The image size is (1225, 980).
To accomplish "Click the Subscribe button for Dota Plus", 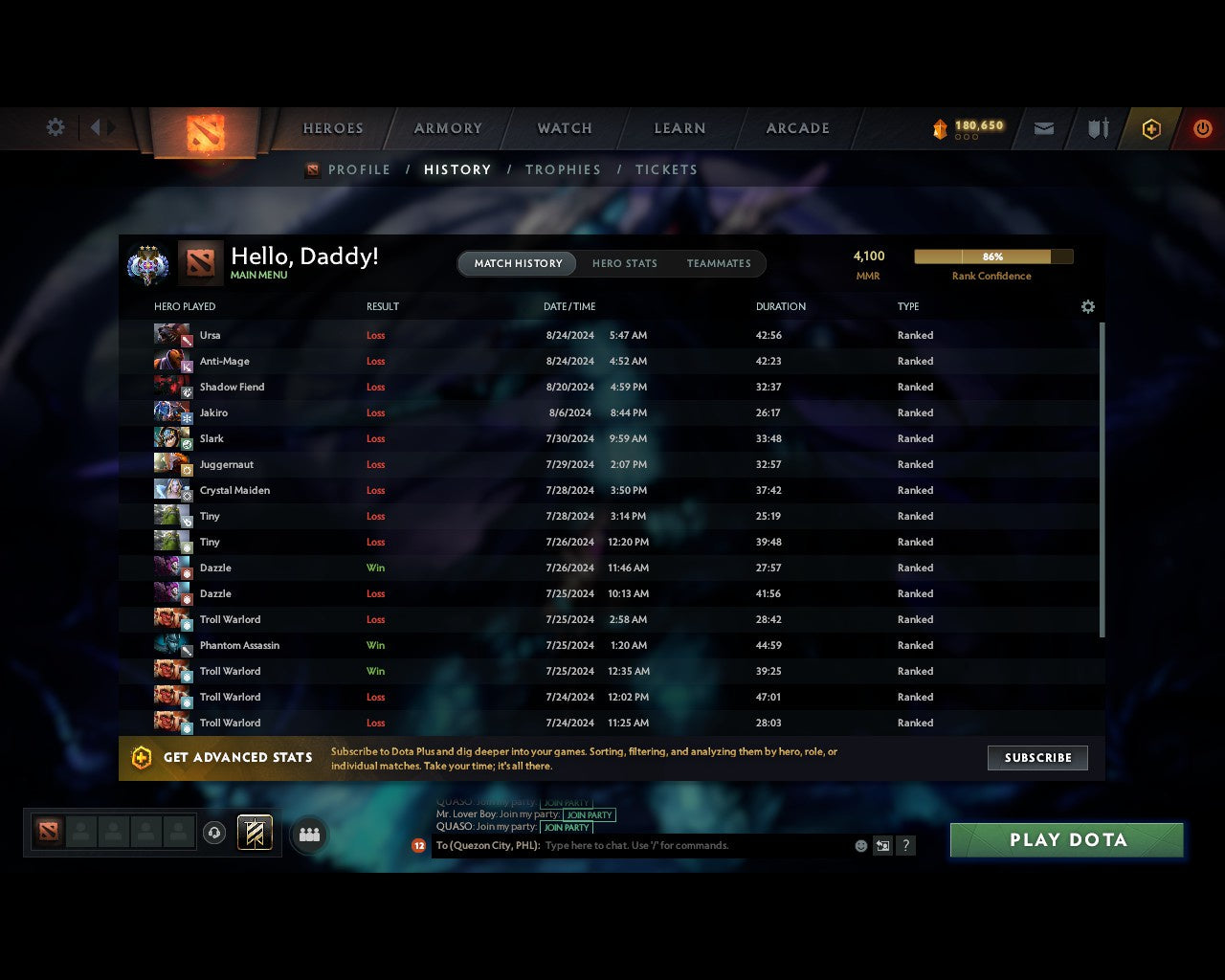I will coord(1037,757).
